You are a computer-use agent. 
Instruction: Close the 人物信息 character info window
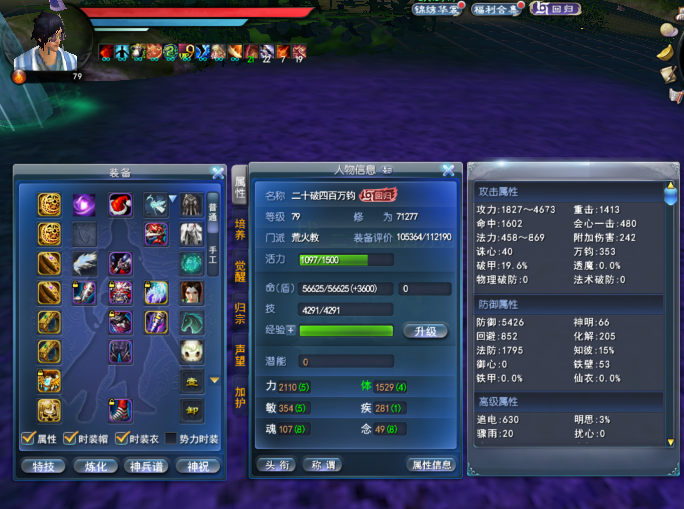click(x=448, y=170)
